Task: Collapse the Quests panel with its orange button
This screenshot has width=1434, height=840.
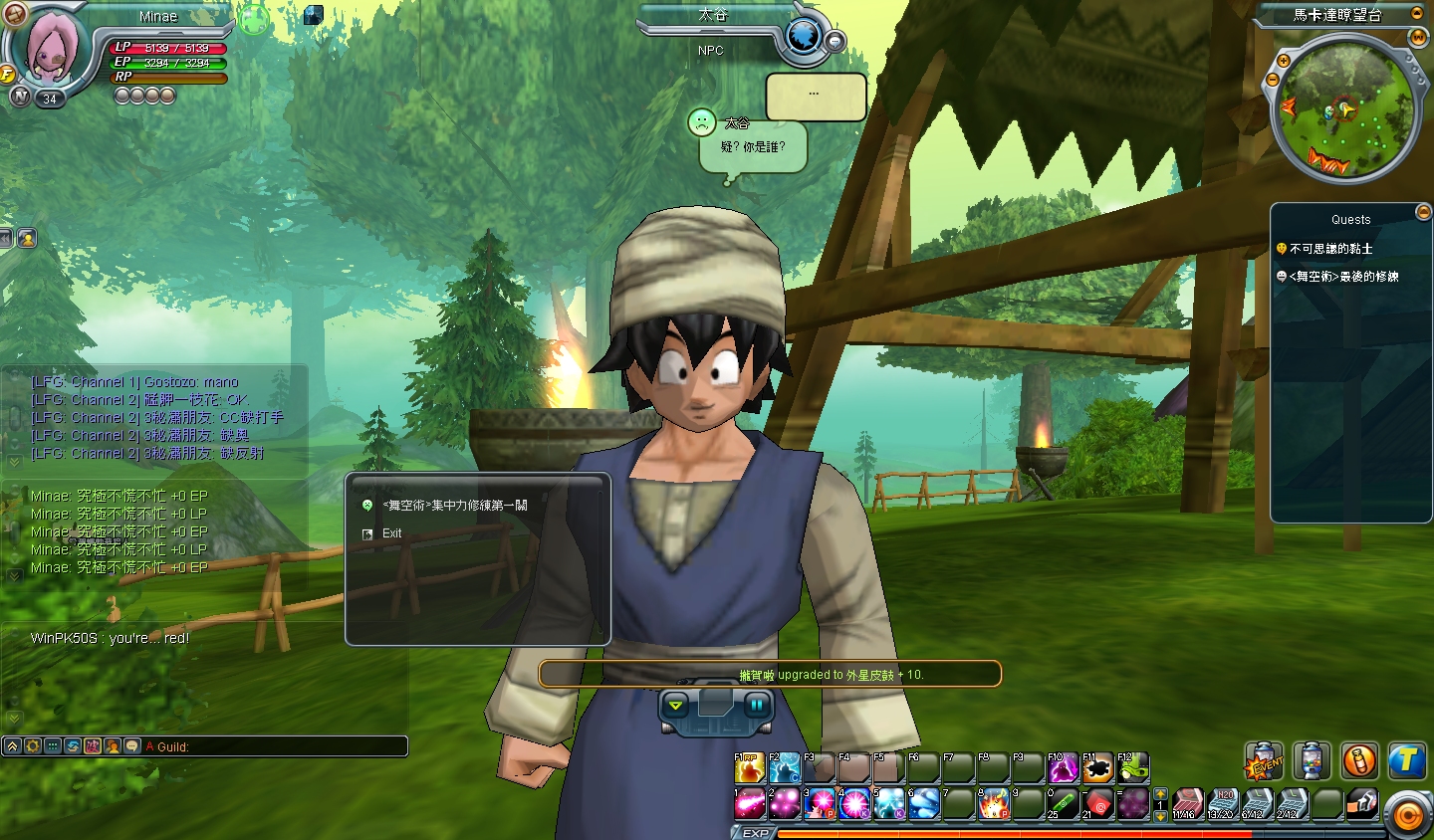Action: click(1423, 211)
